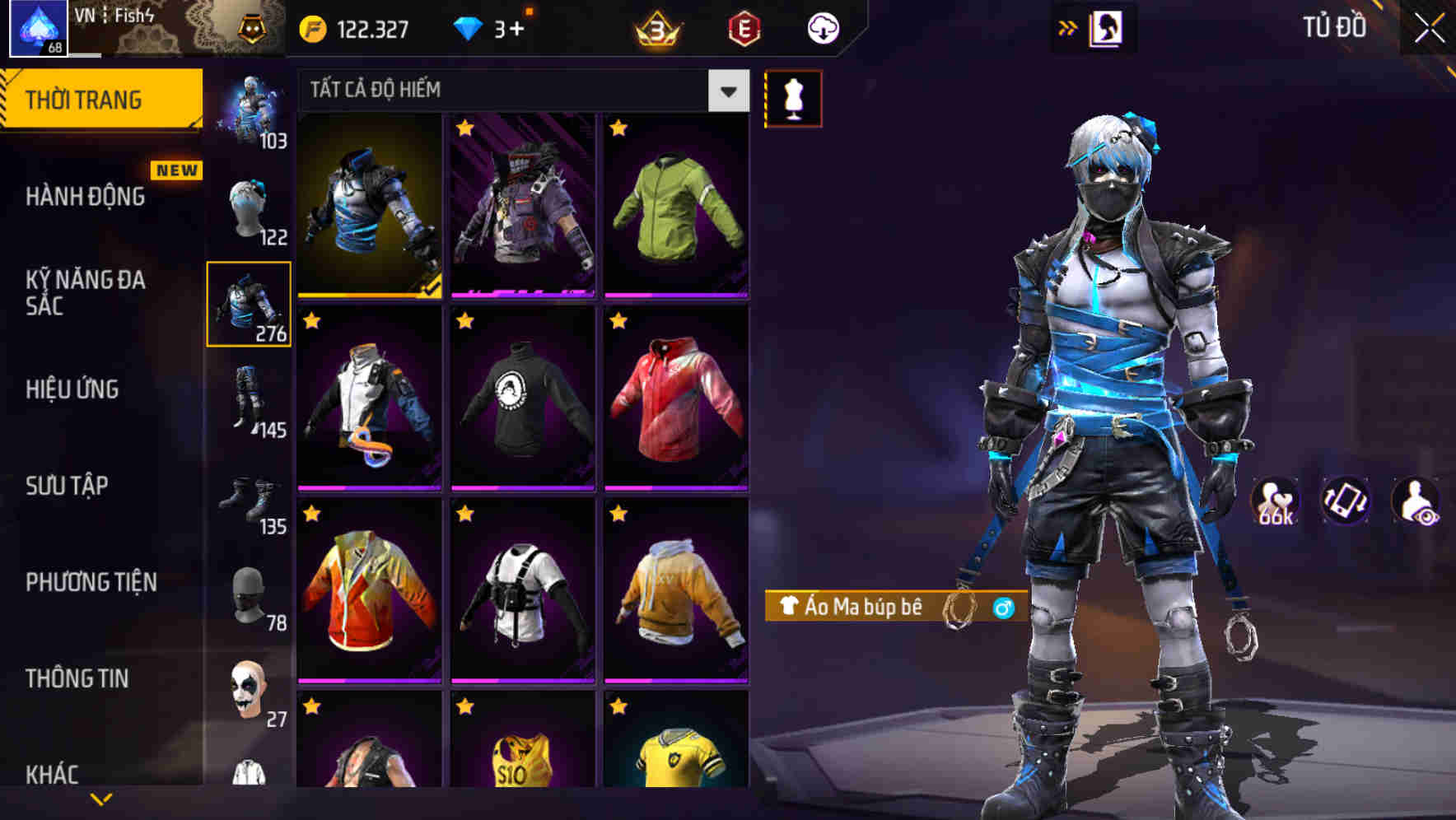Open the gold coin currency balance

pos(311,27)
